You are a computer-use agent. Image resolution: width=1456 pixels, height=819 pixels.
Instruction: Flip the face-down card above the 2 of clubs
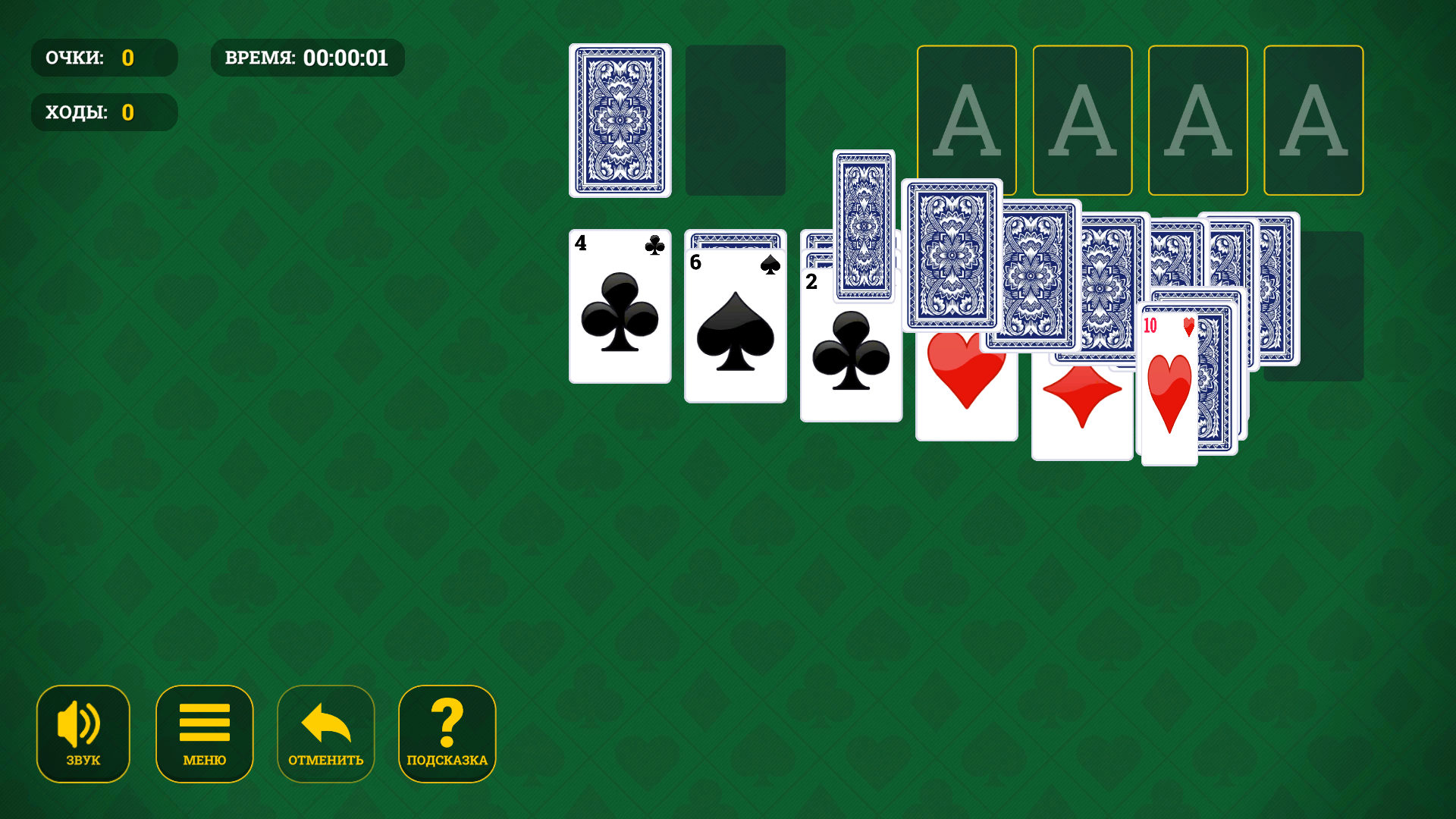(864, 227)
